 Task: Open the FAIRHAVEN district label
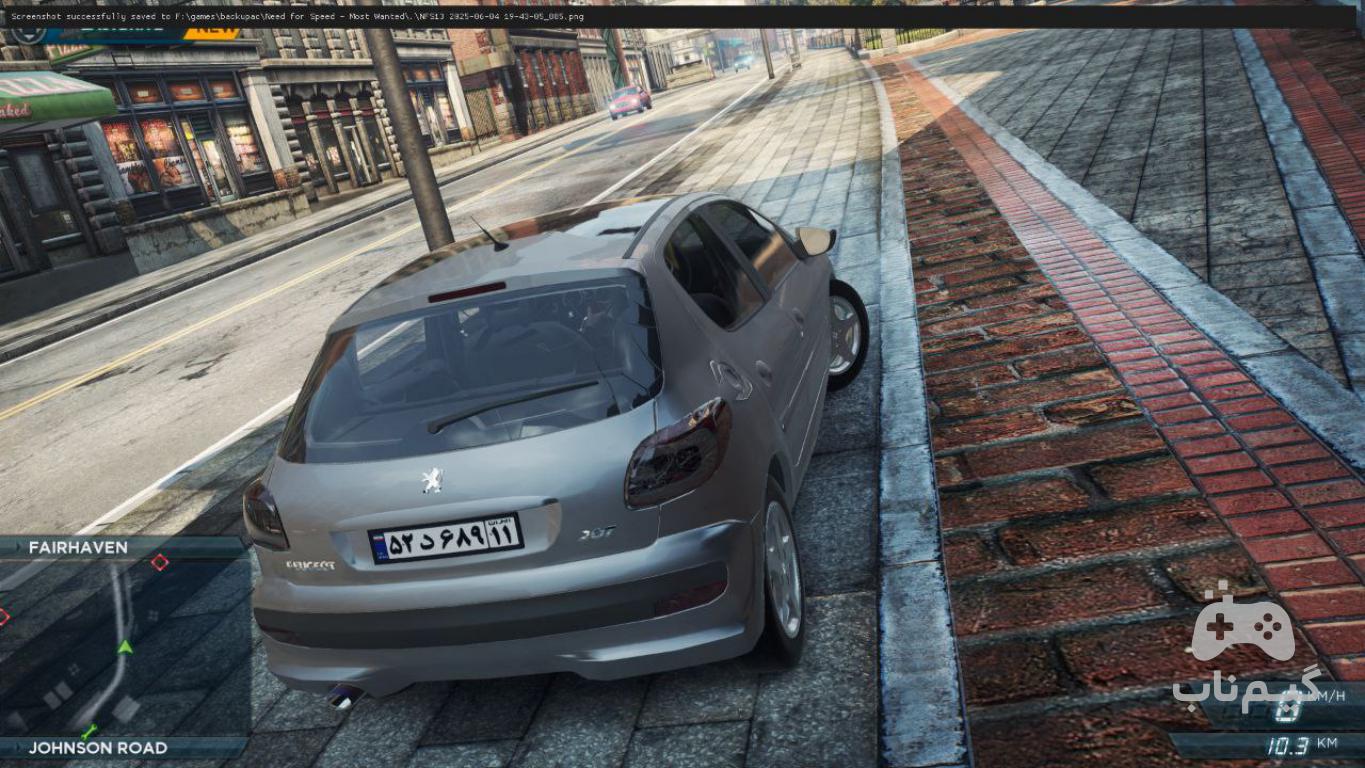(x=78, y=548)
